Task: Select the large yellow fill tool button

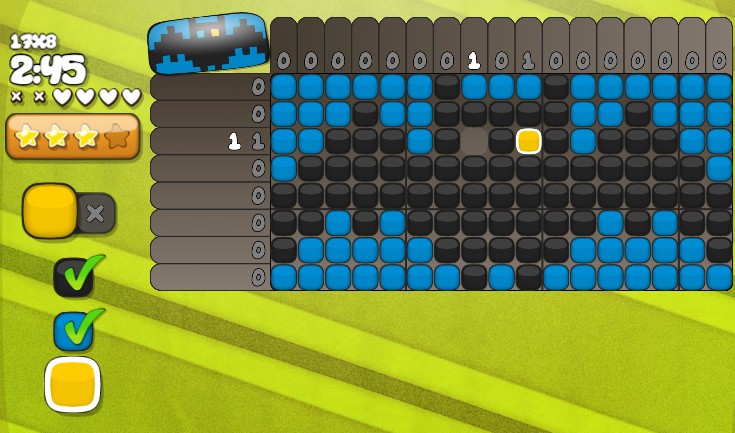Action: click(x=49, y=210)
